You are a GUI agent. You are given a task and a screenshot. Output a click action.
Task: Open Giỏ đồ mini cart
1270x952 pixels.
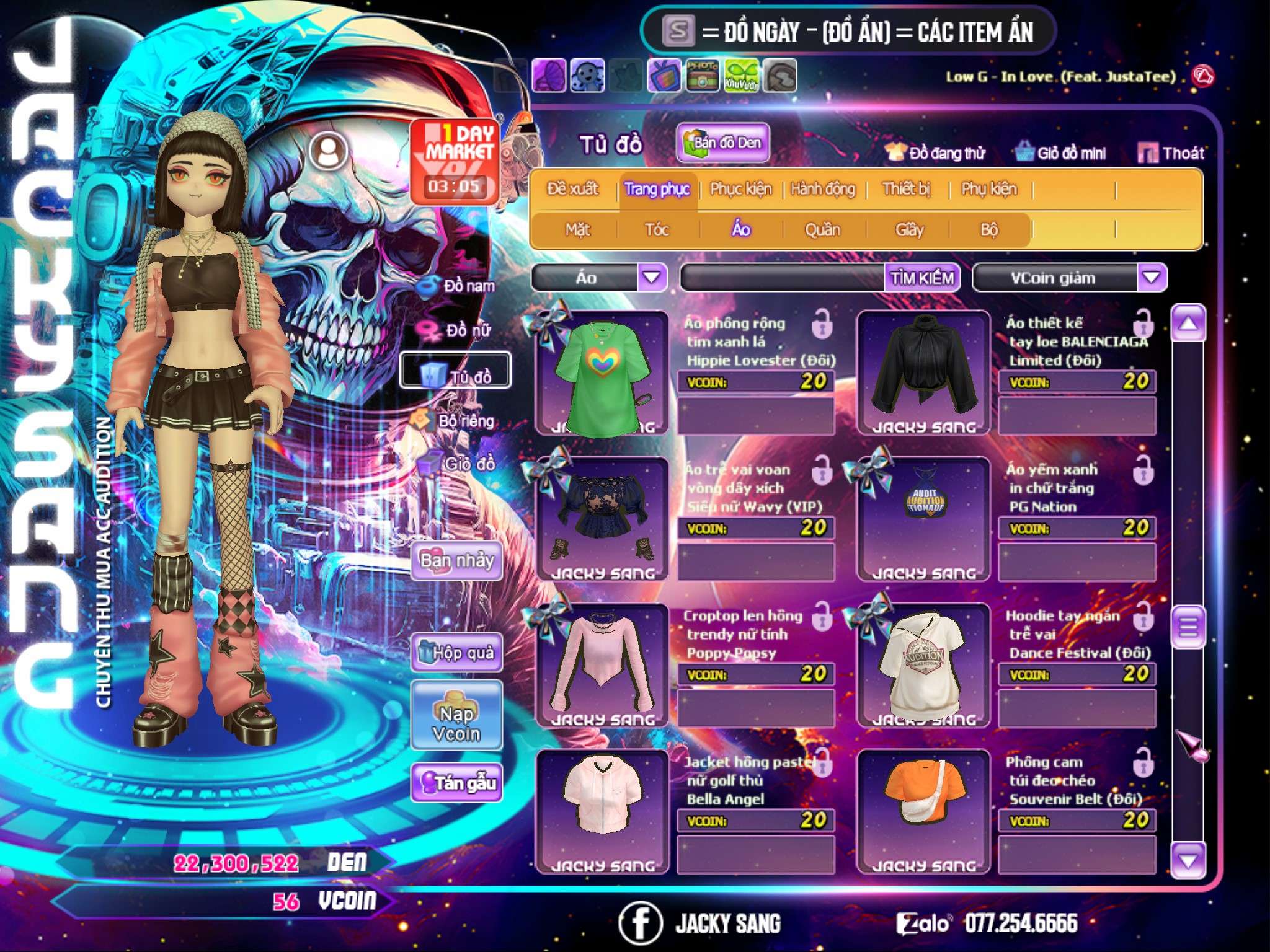[x=1061, y=153]
